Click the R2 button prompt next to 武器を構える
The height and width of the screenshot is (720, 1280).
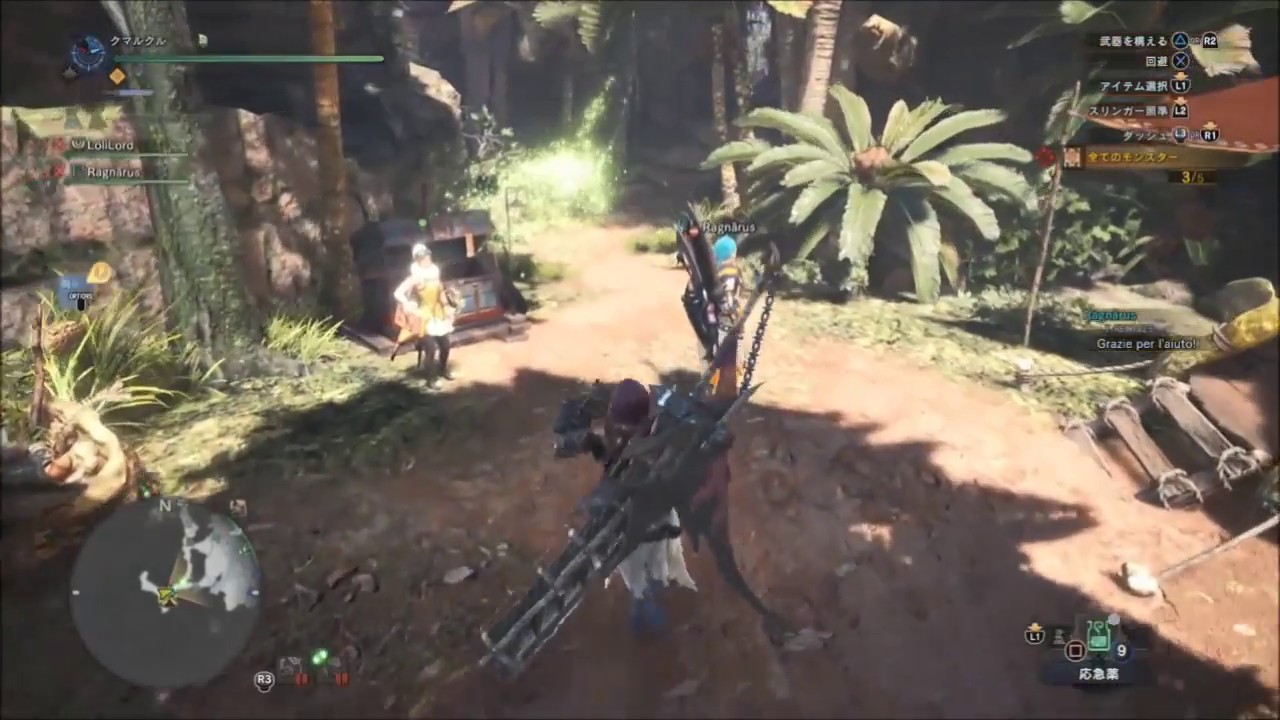[x=1210, y=41]
